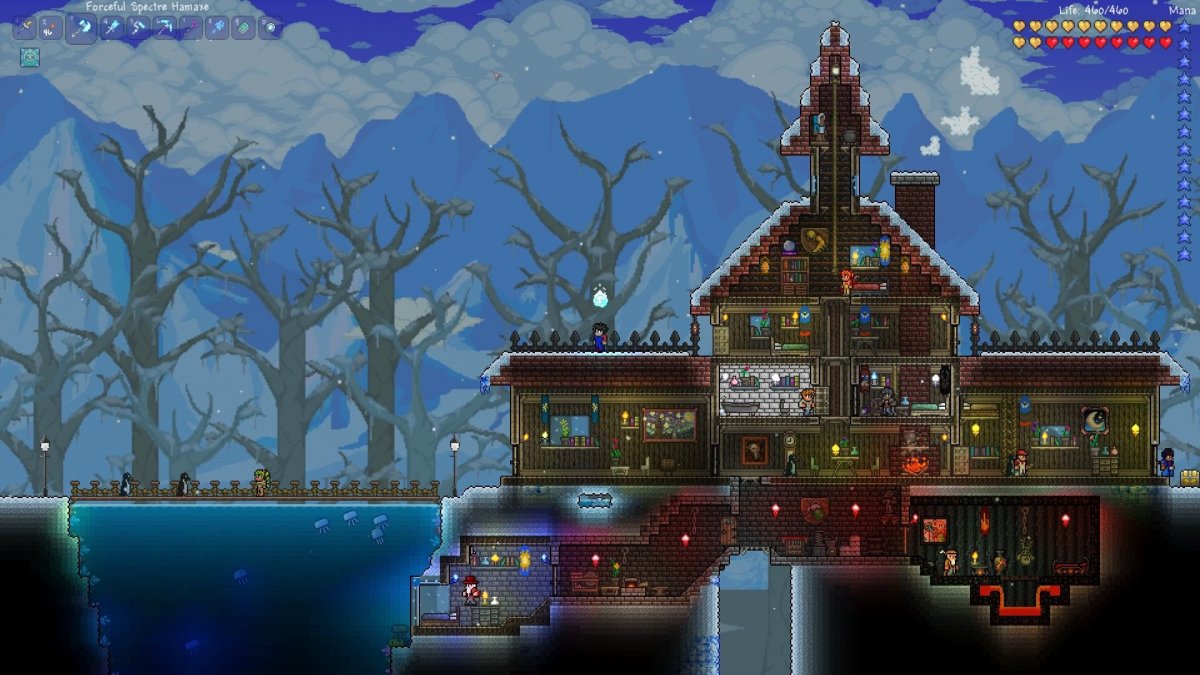
Task: Select the Forceful Spectre Hamaxe slot
Action: click(81, 28)
